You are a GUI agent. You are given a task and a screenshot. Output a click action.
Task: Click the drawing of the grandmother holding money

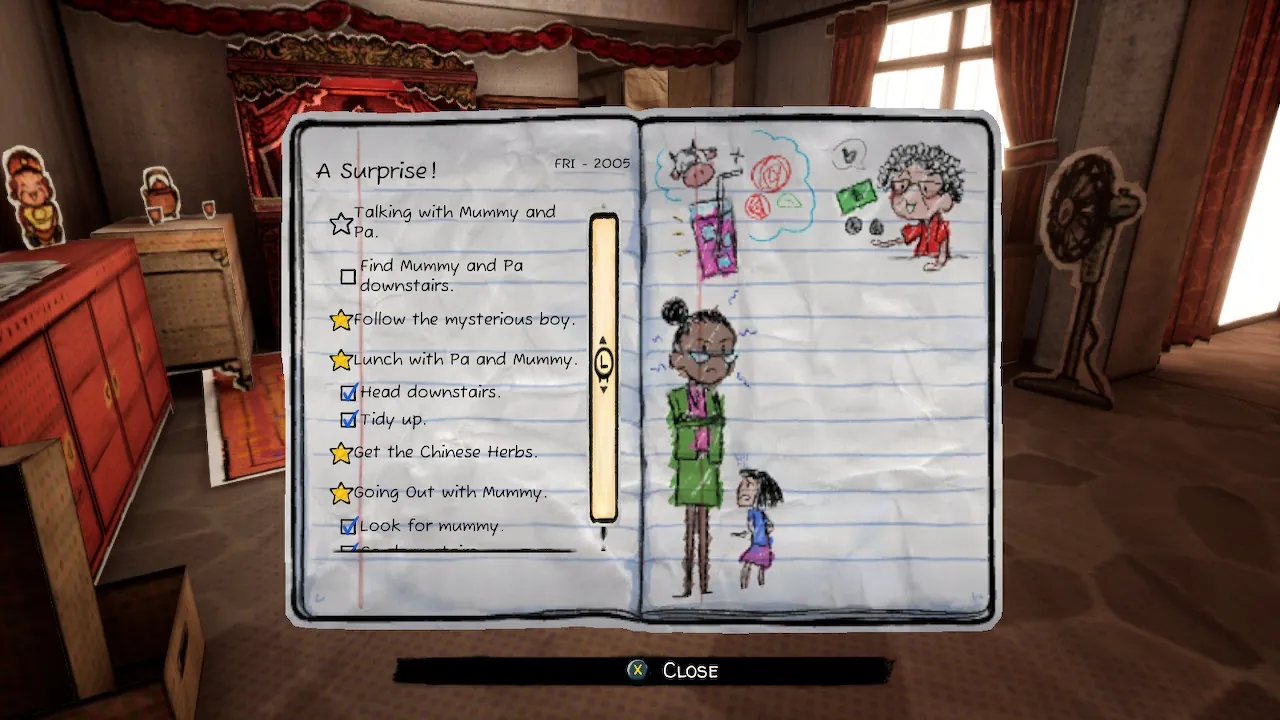910,210
